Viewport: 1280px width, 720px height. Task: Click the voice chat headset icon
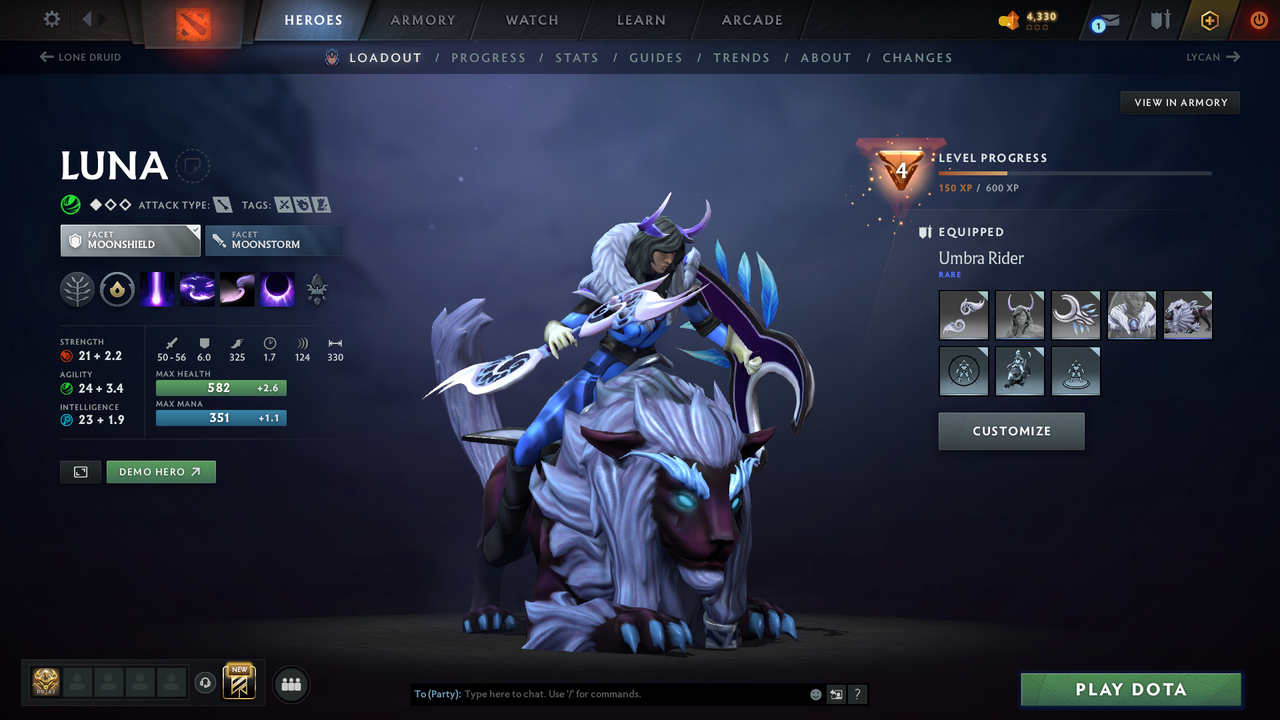click(x=206, y=683)
